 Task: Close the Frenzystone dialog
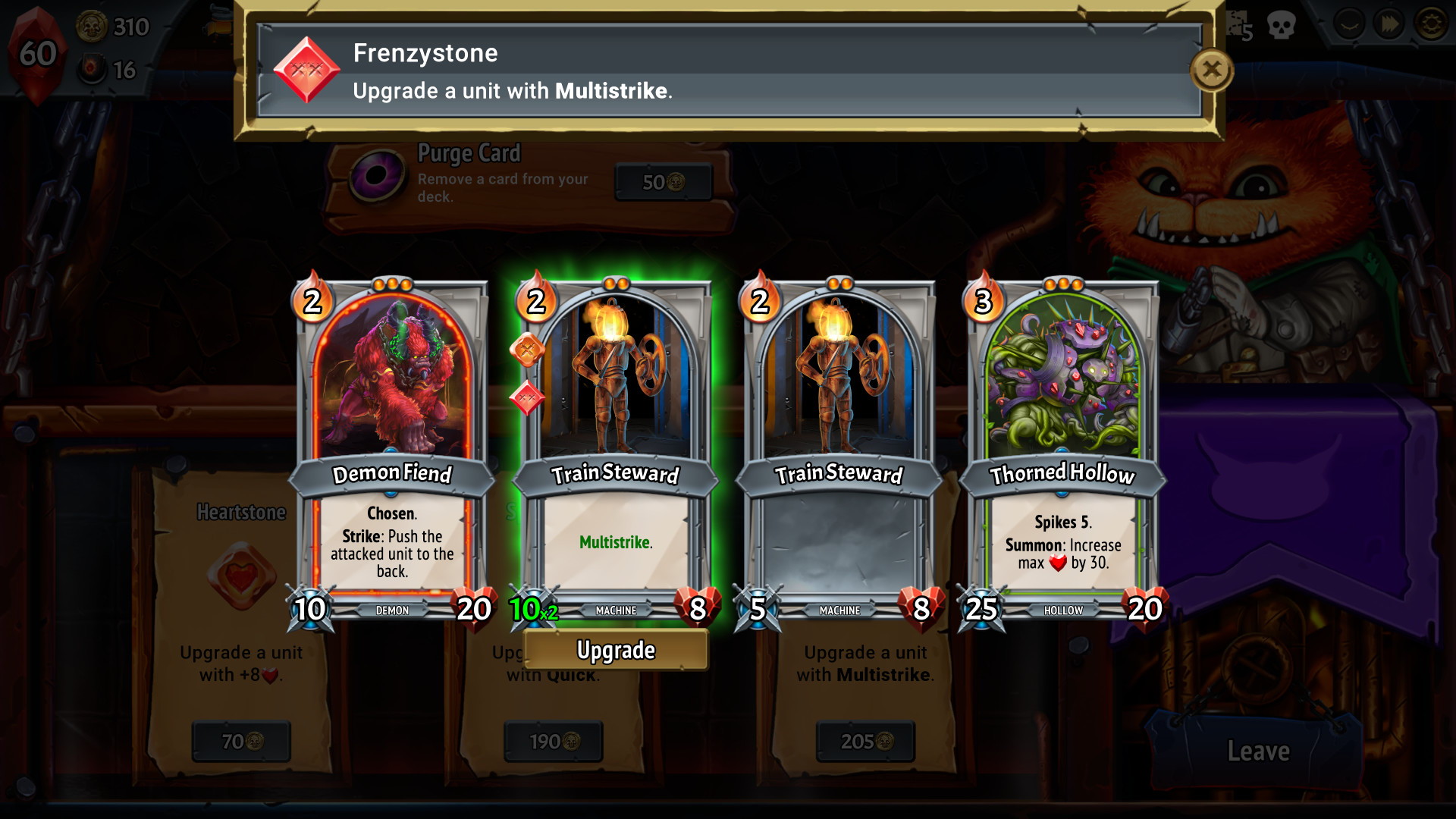coord(1211,70)
